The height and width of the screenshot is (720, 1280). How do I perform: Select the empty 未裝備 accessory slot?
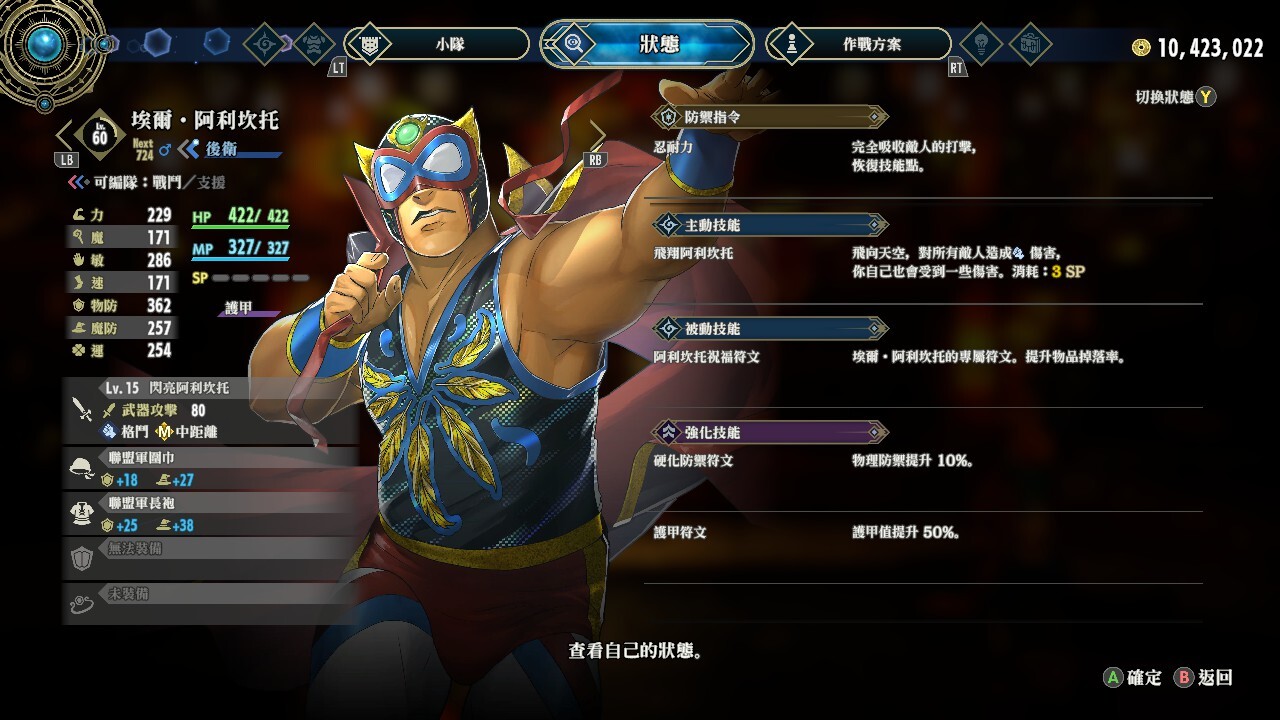click(210, 601)
